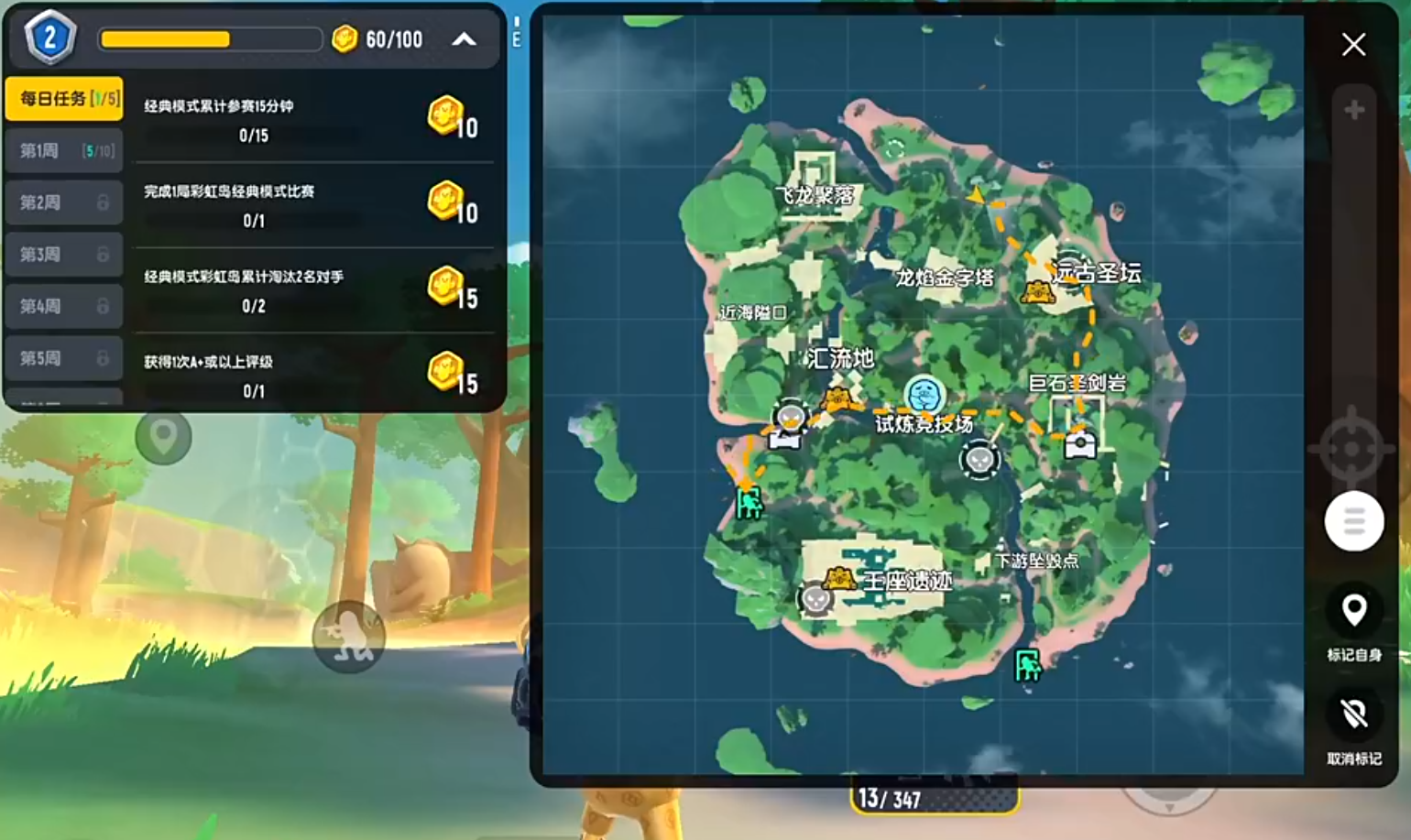Choose the locked 第4周 tab

(x=64, y=306)
